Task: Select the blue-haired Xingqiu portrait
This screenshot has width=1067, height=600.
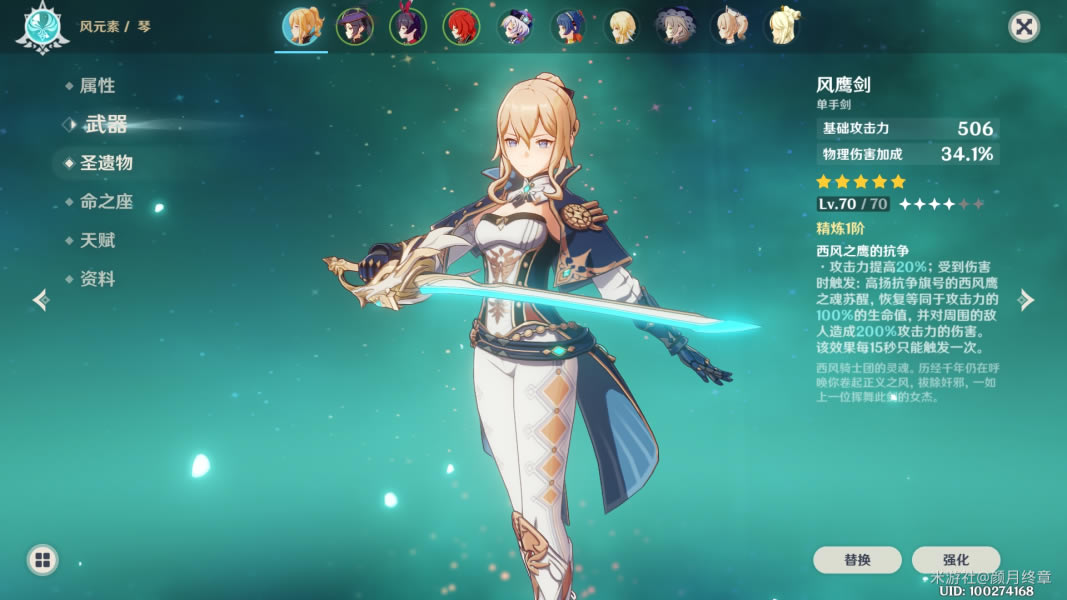Action: [x=569, y=27]
